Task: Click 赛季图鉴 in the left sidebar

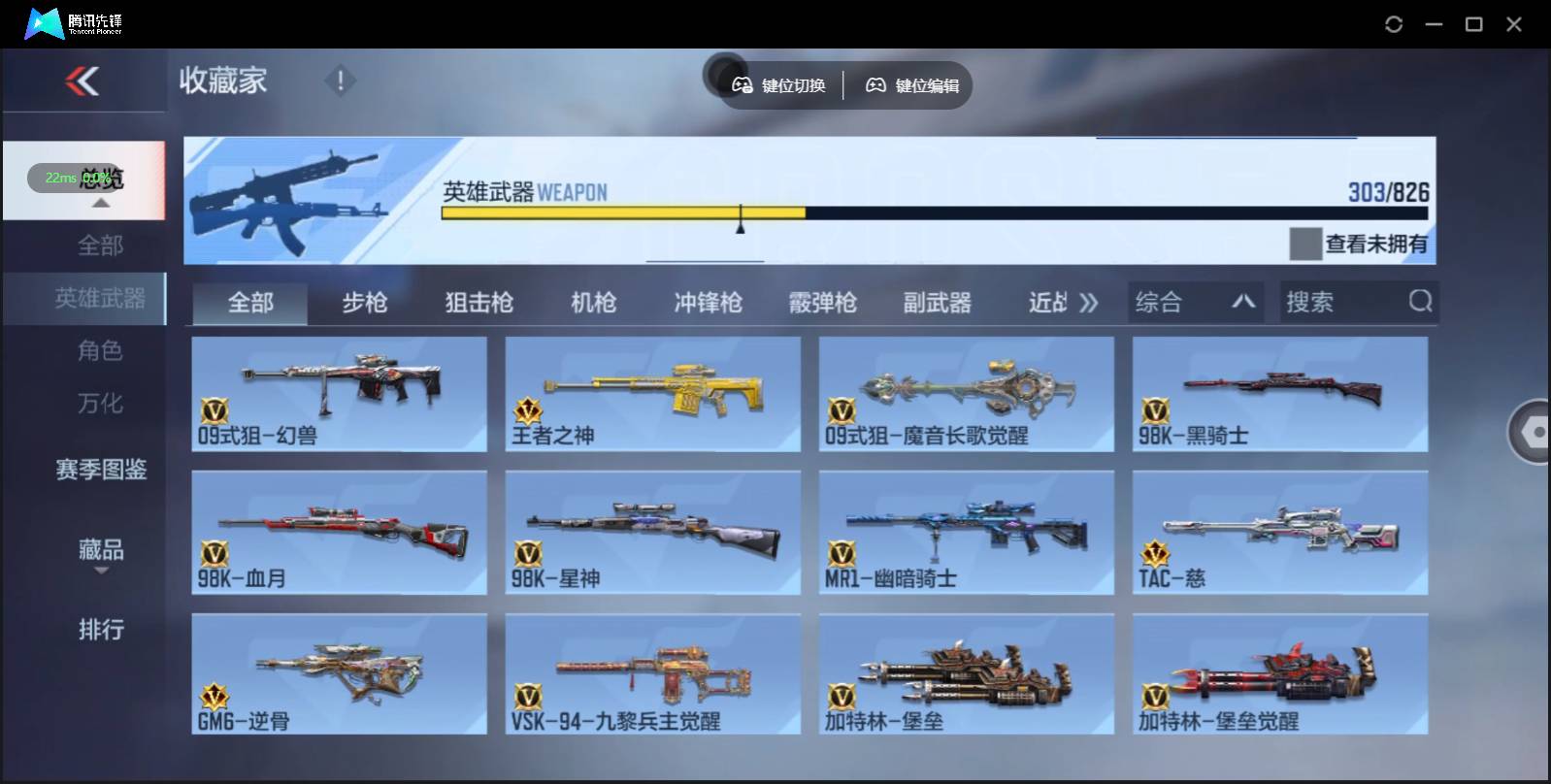Action: click(101, 470)
